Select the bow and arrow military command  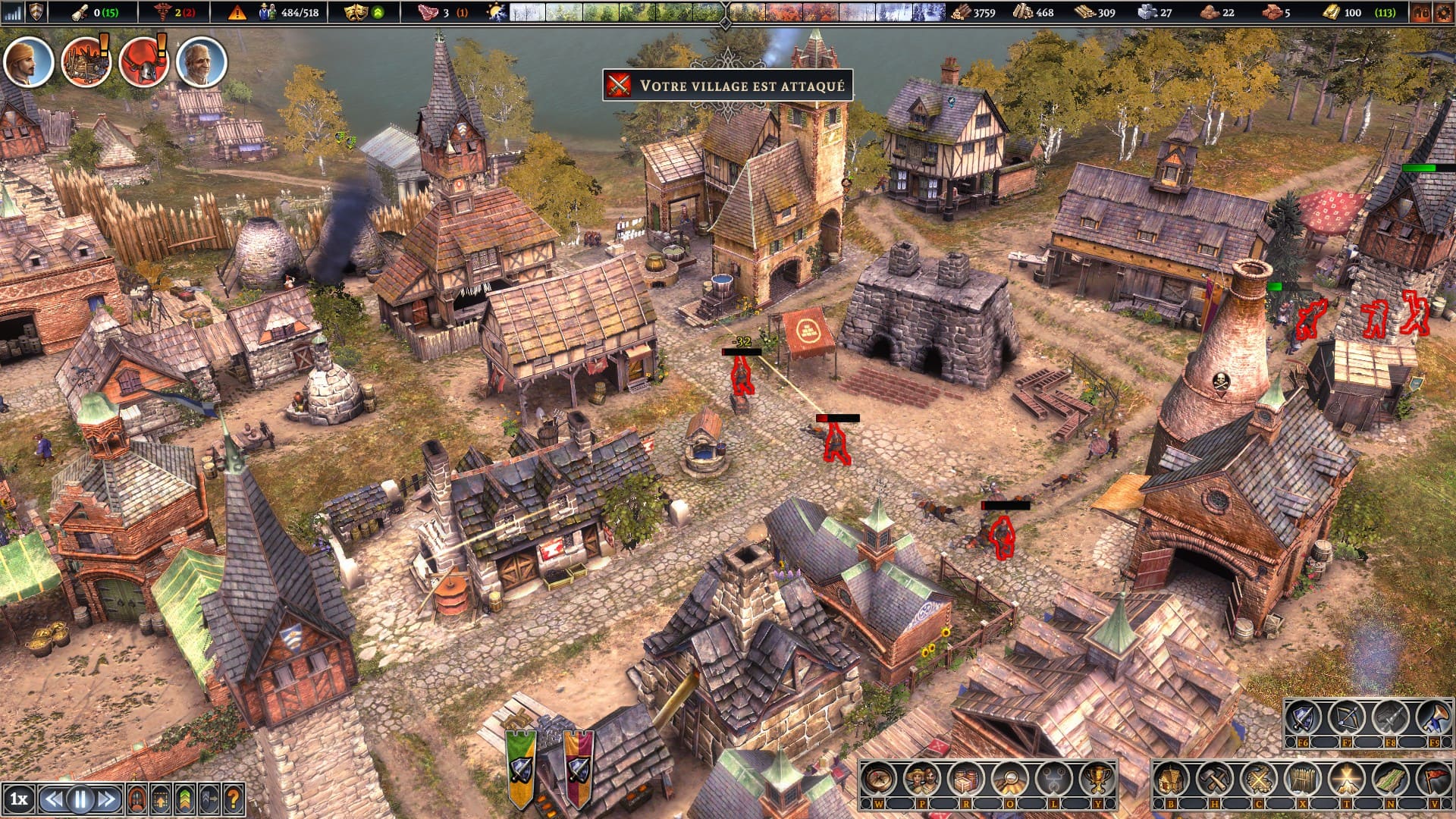pyautogui.click(x=1346, y=717)
